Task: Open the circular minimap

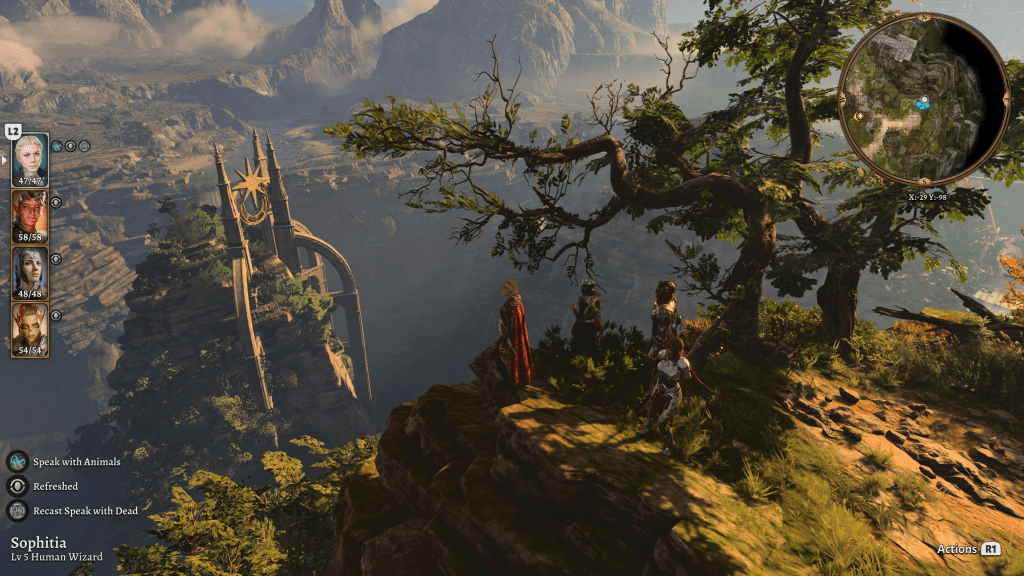Action: tap(923, 98)
